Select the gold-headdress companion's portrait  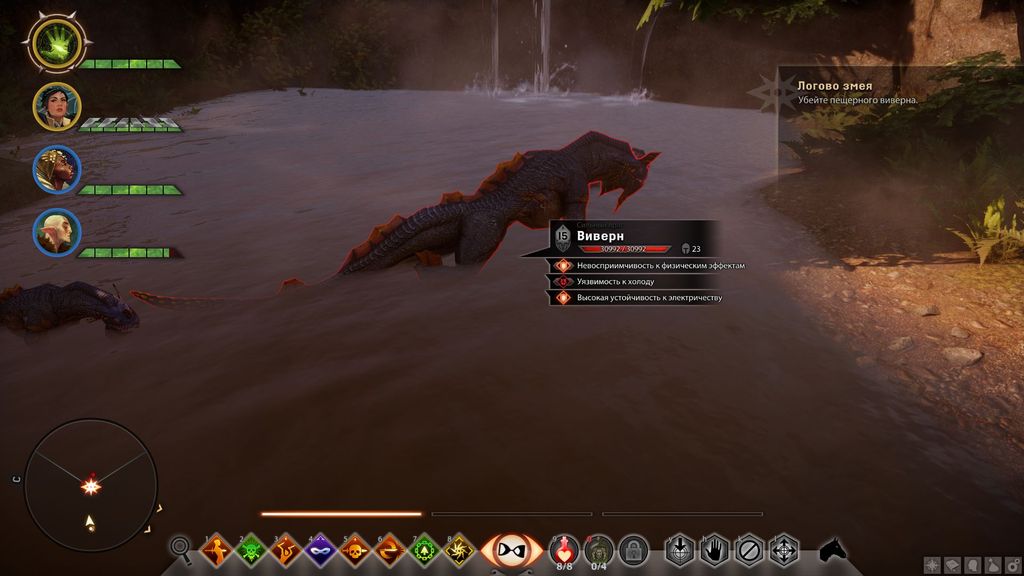click(56, 169)
